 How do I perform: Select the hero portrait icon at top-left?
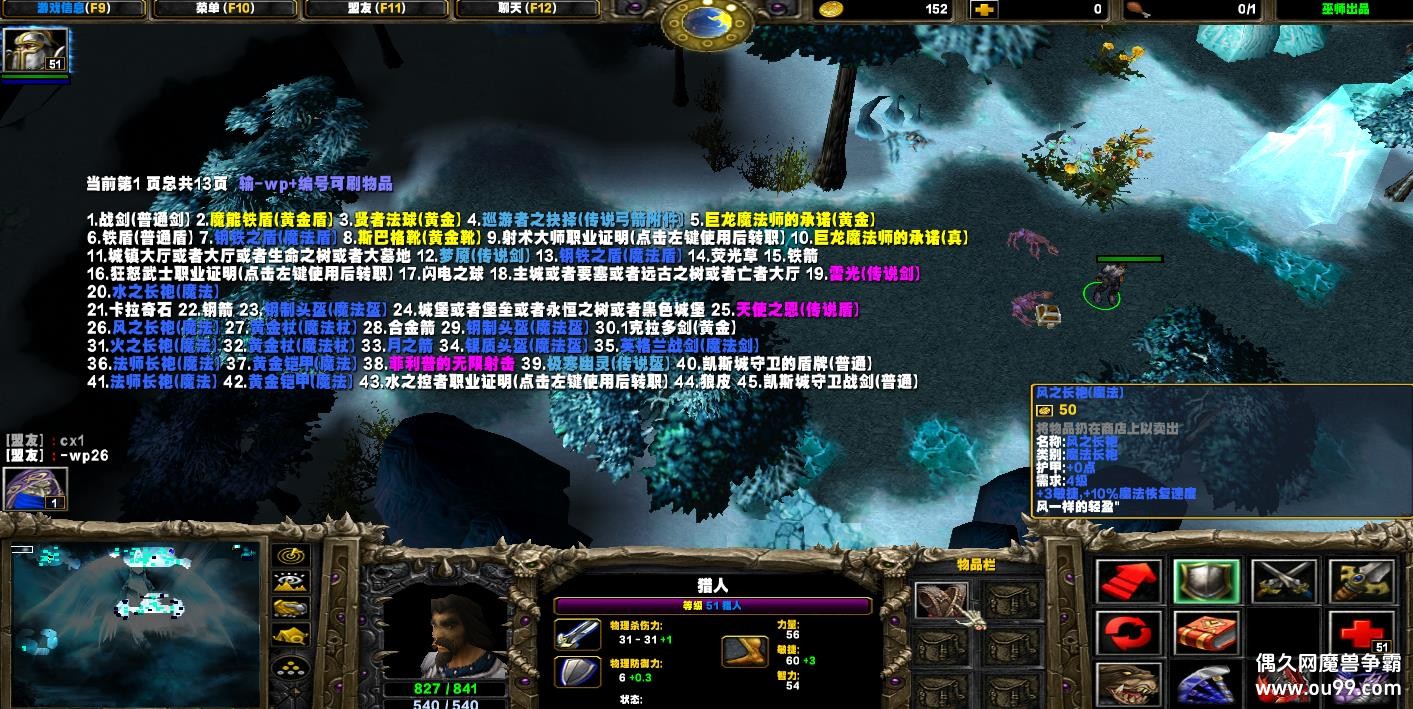[35, 50]
